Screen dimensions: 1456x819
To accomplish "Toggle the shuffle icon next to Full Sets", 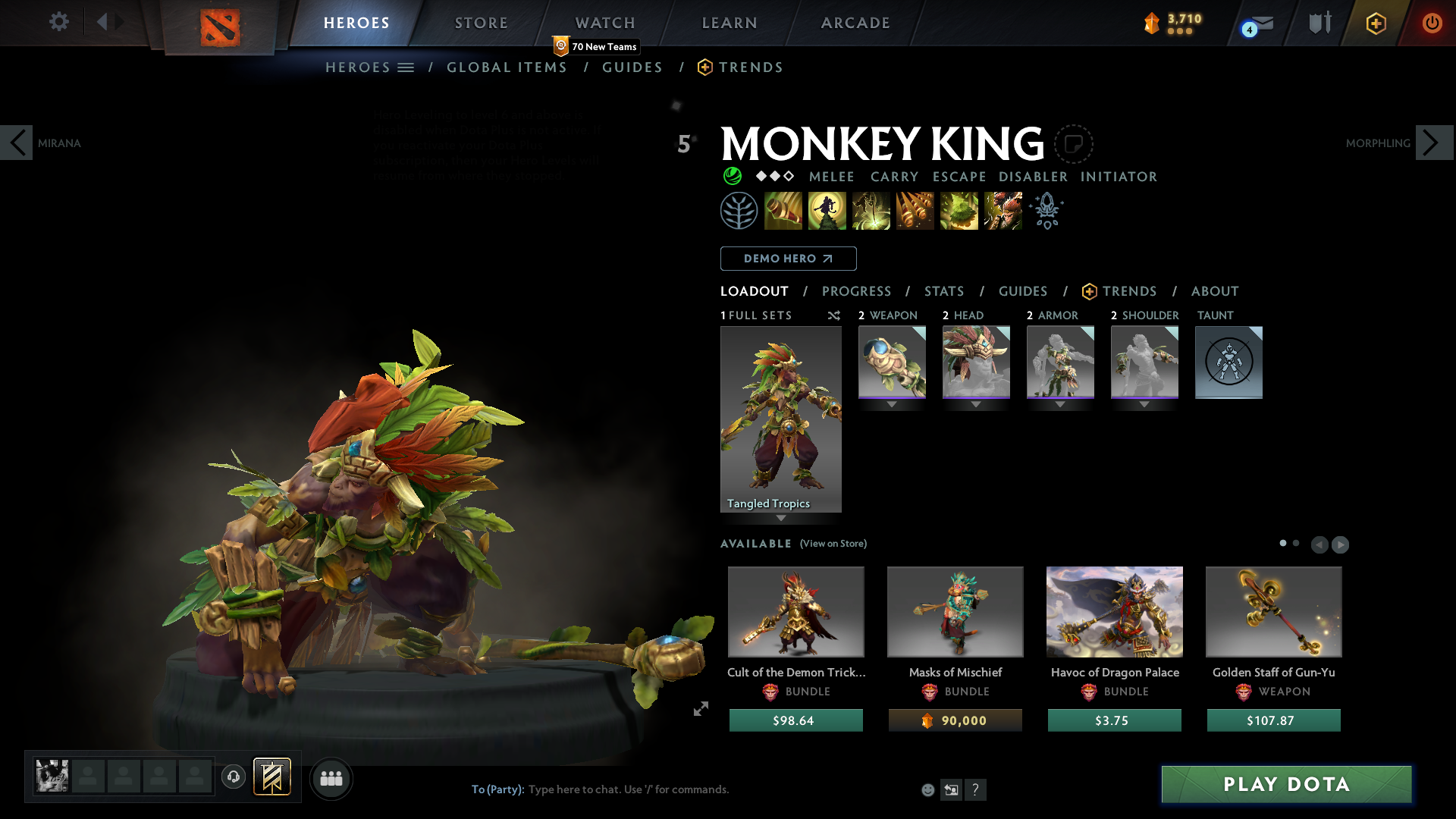I will tap(834, 315).
